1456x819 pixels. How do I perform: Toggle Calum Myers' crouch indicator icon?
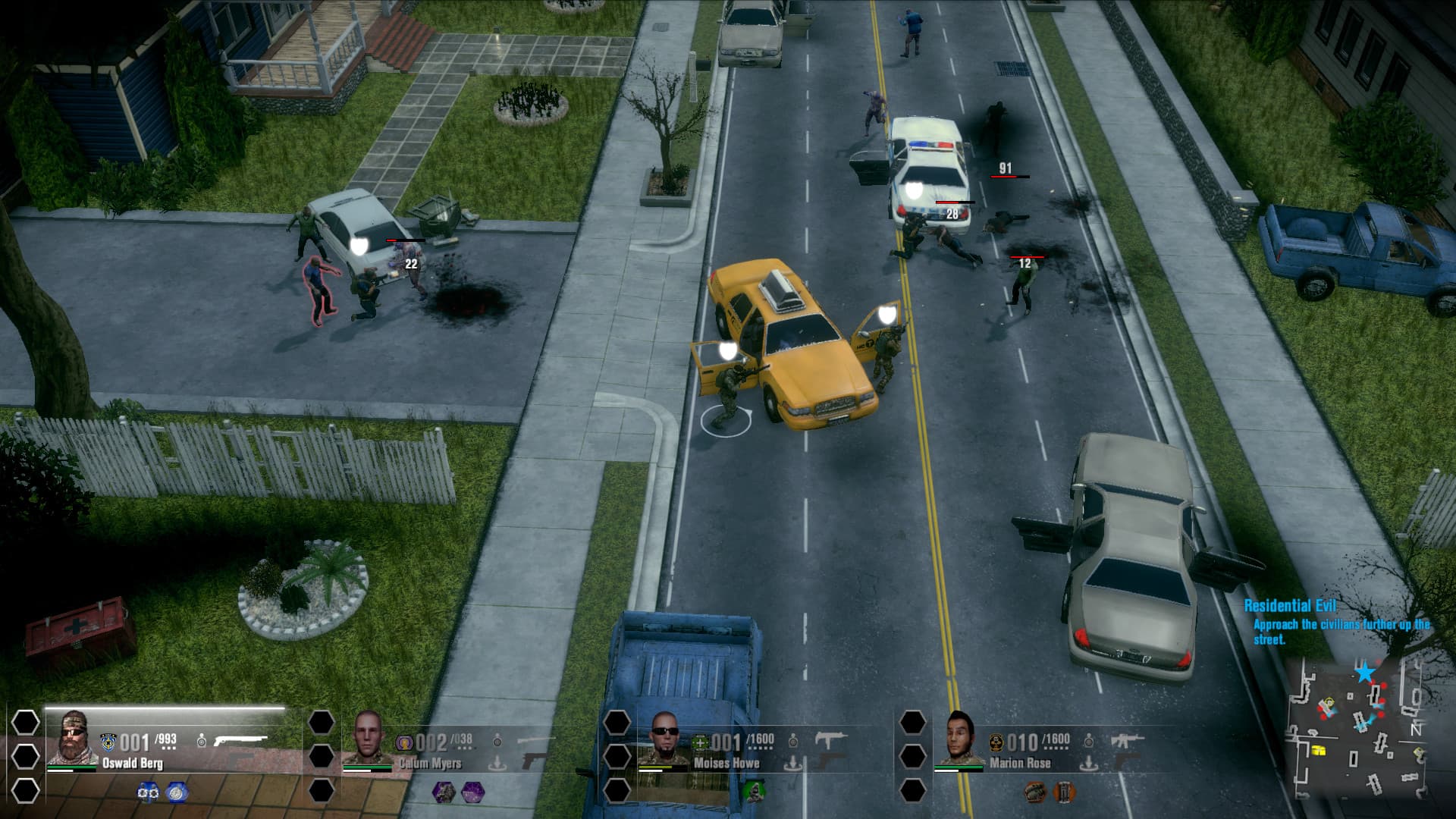(x=499, y=762)
